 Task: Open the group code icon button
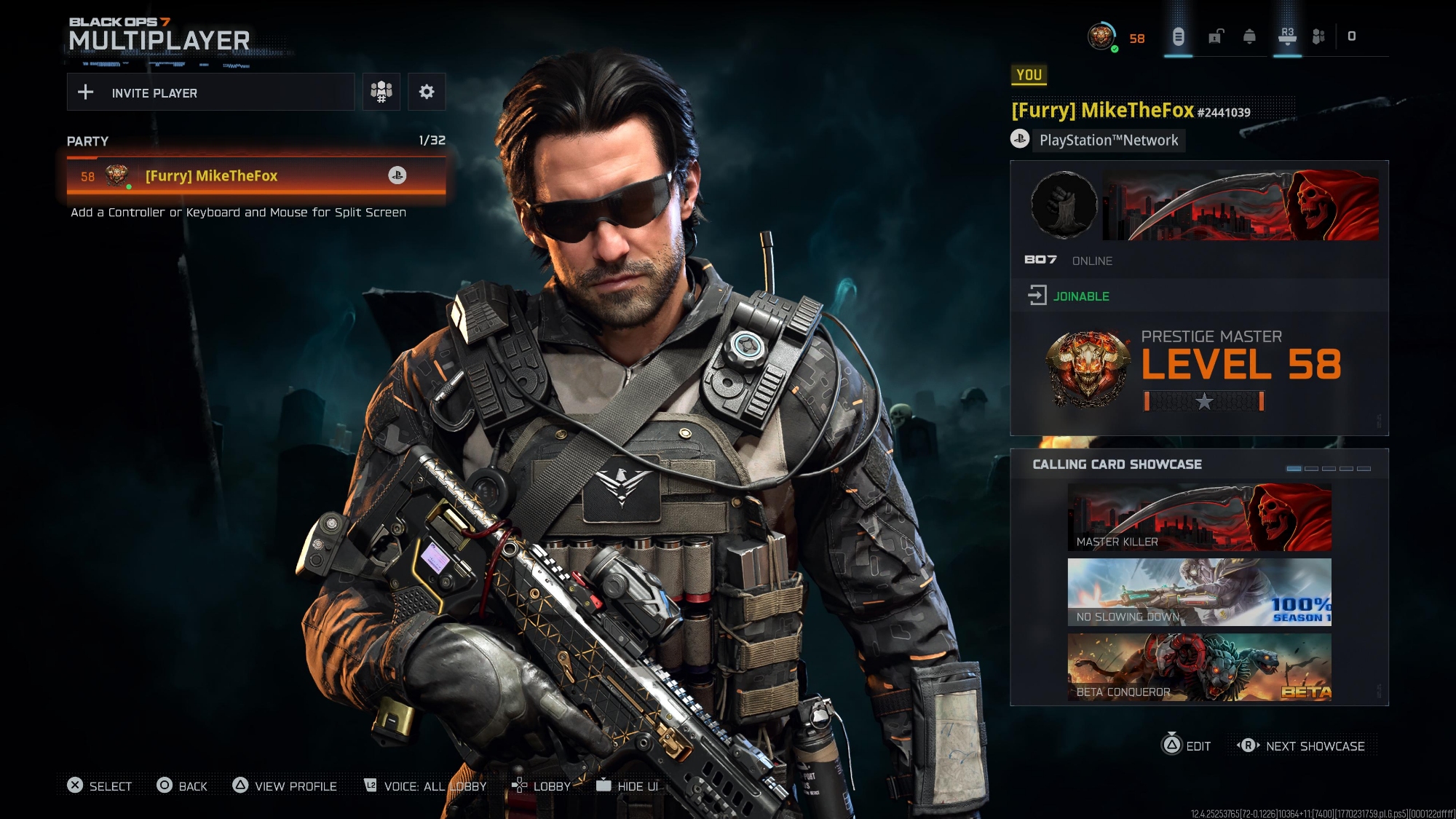coord(381,92)
